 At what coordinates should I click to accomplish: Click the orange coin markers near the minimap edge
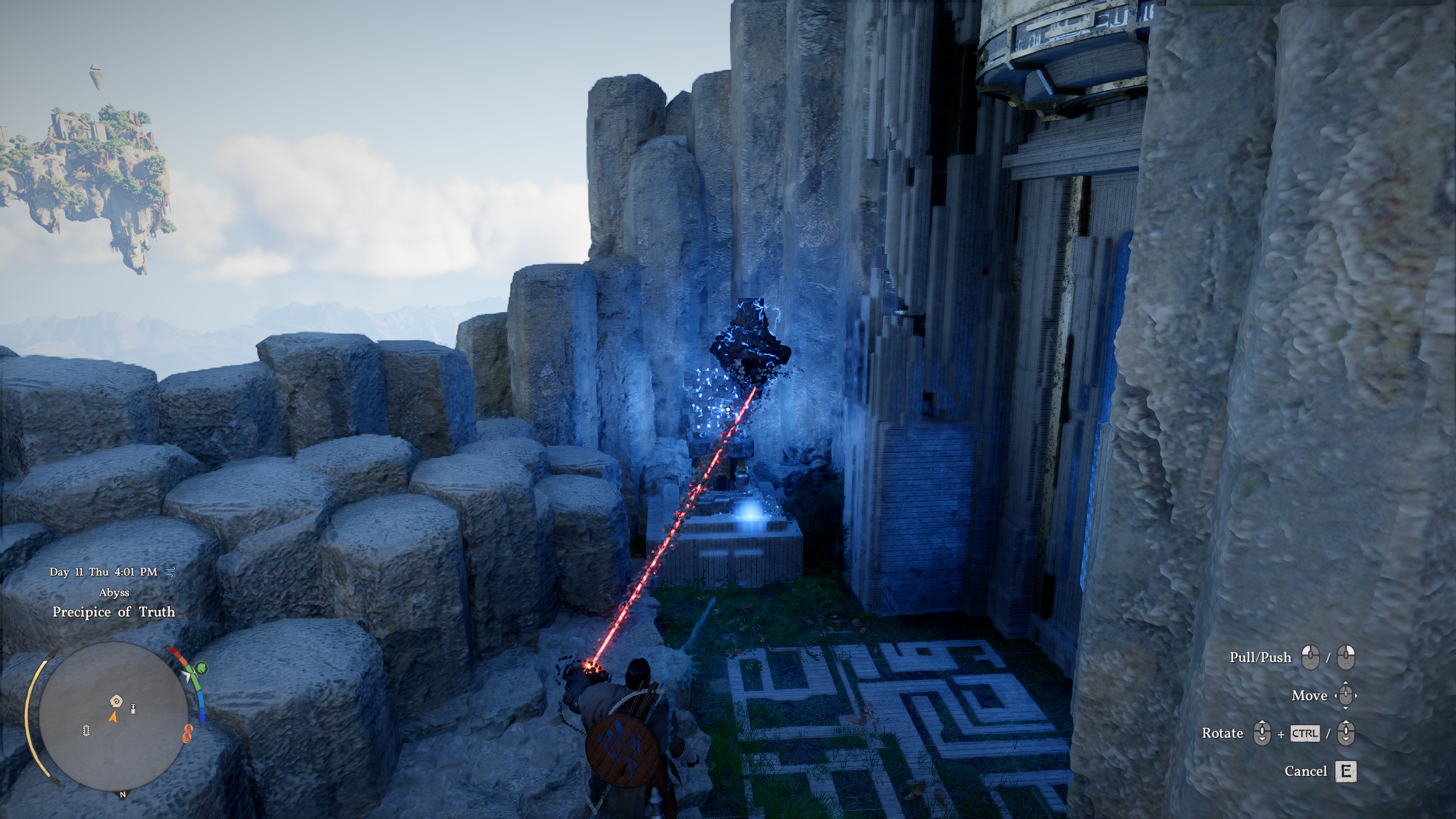(x=188, y=734)
